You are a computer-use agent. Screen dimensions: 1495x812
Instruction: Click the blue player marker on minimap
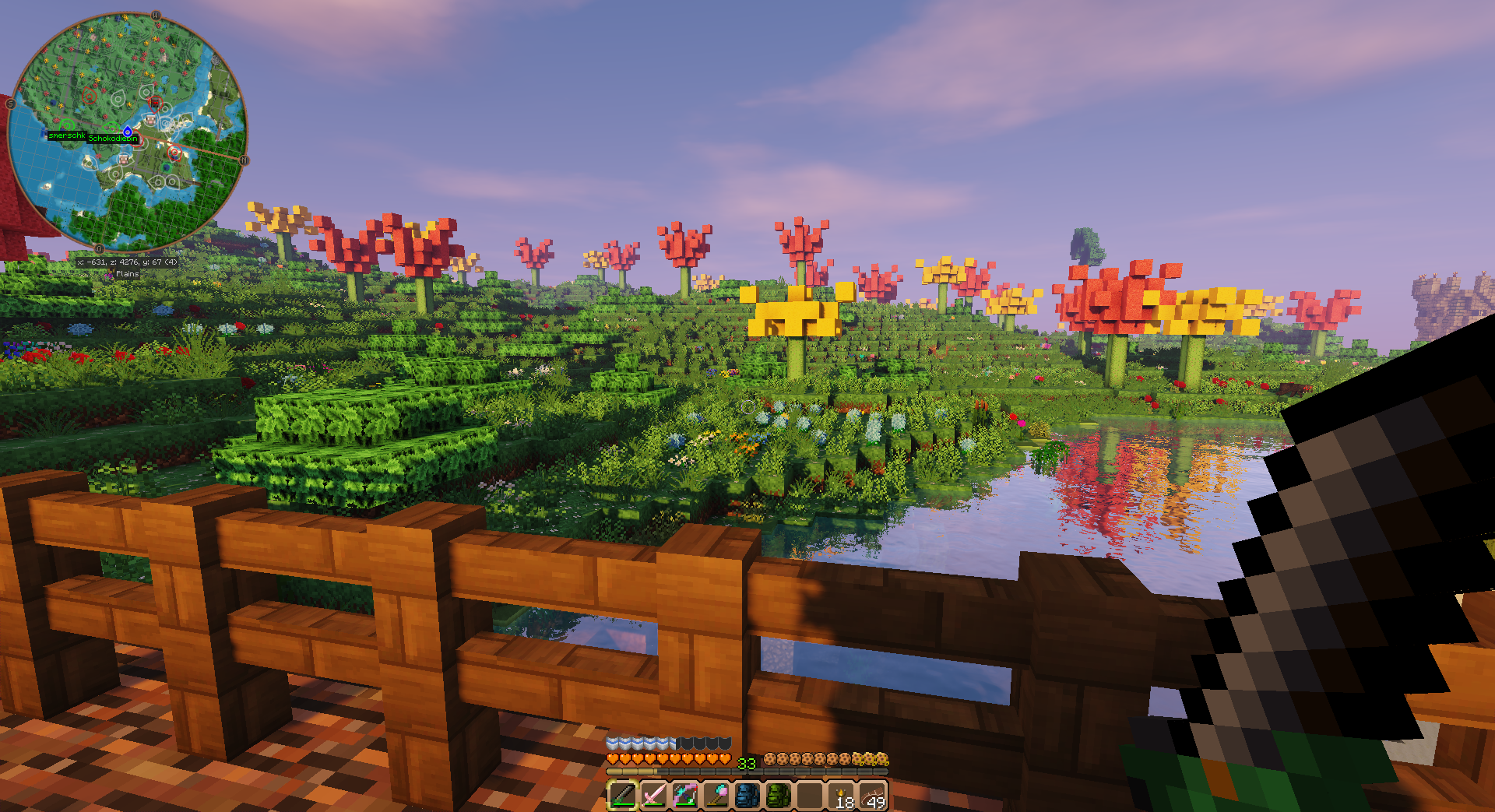point(128,132)
